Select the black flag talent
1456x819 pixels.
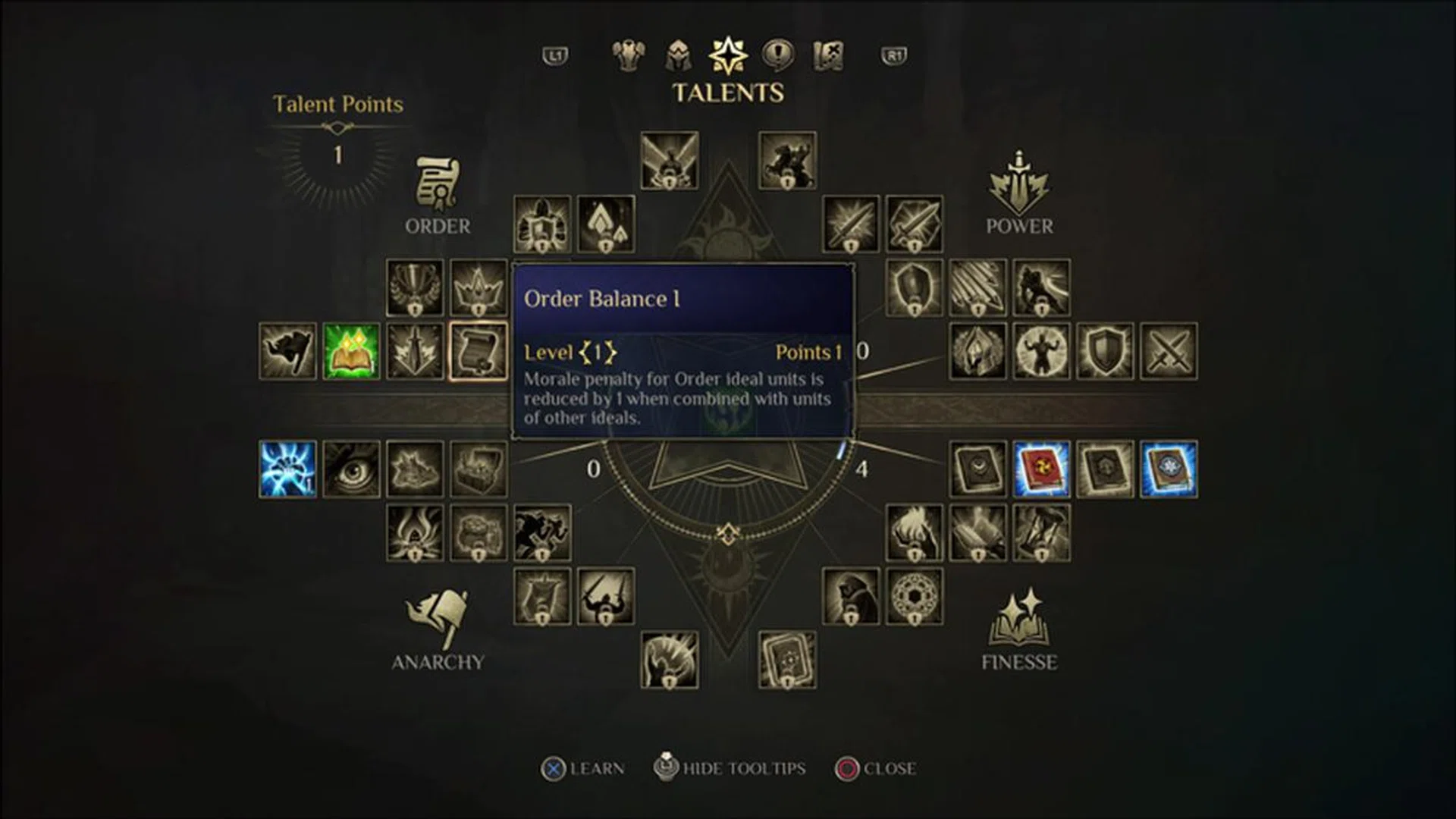(287, 351)
